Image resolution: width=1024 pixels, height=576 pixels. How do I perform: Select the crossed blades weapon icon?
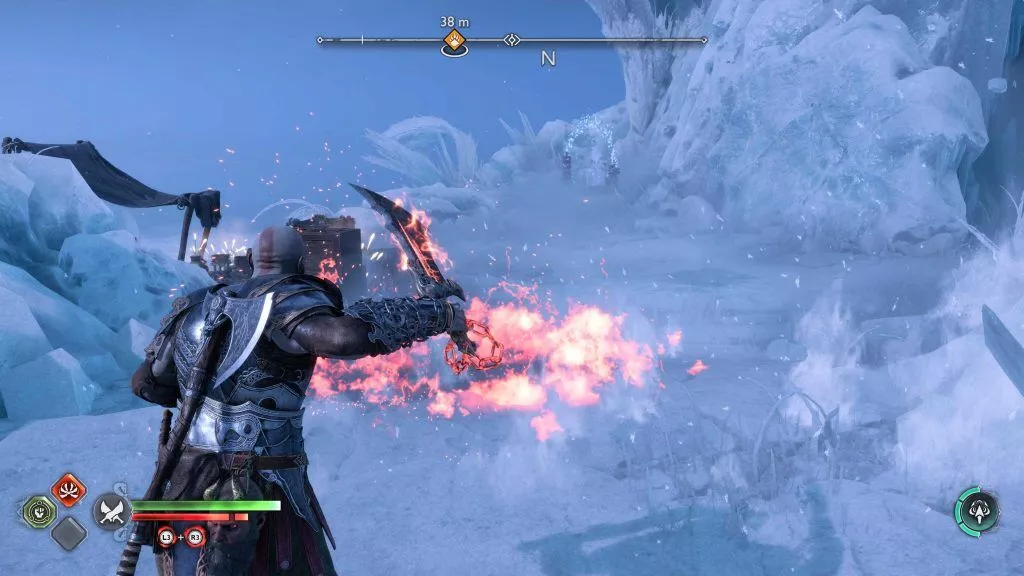point(110,512)
